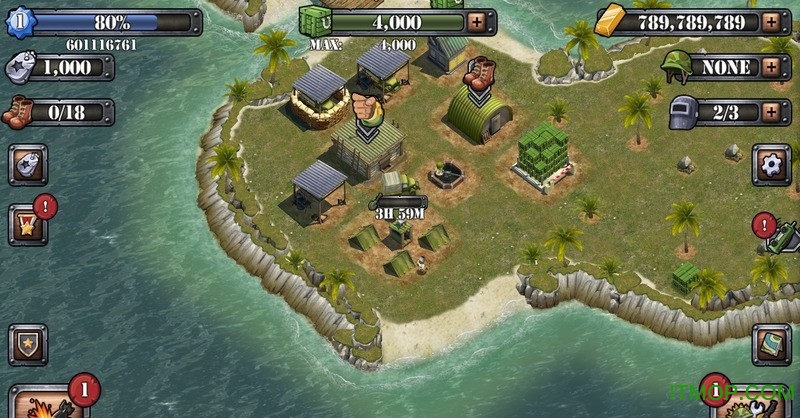Image resolution: width=800 pixels, height=418 pixels.
Task: Open the map book button
Action: pos(770,343)
